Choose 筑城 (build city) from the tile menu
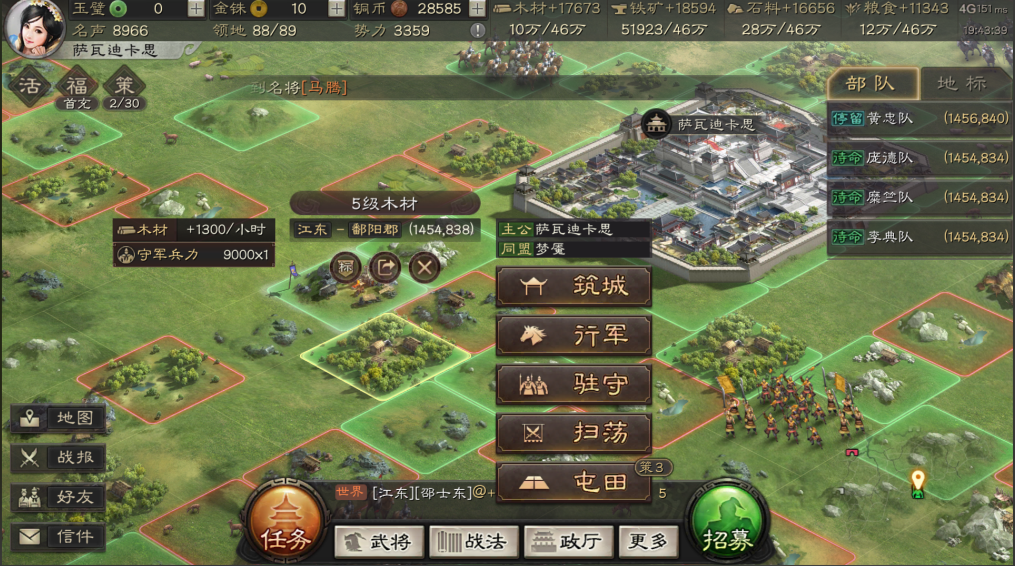The width and height of the screenshot is (1015, 566). 574,287
